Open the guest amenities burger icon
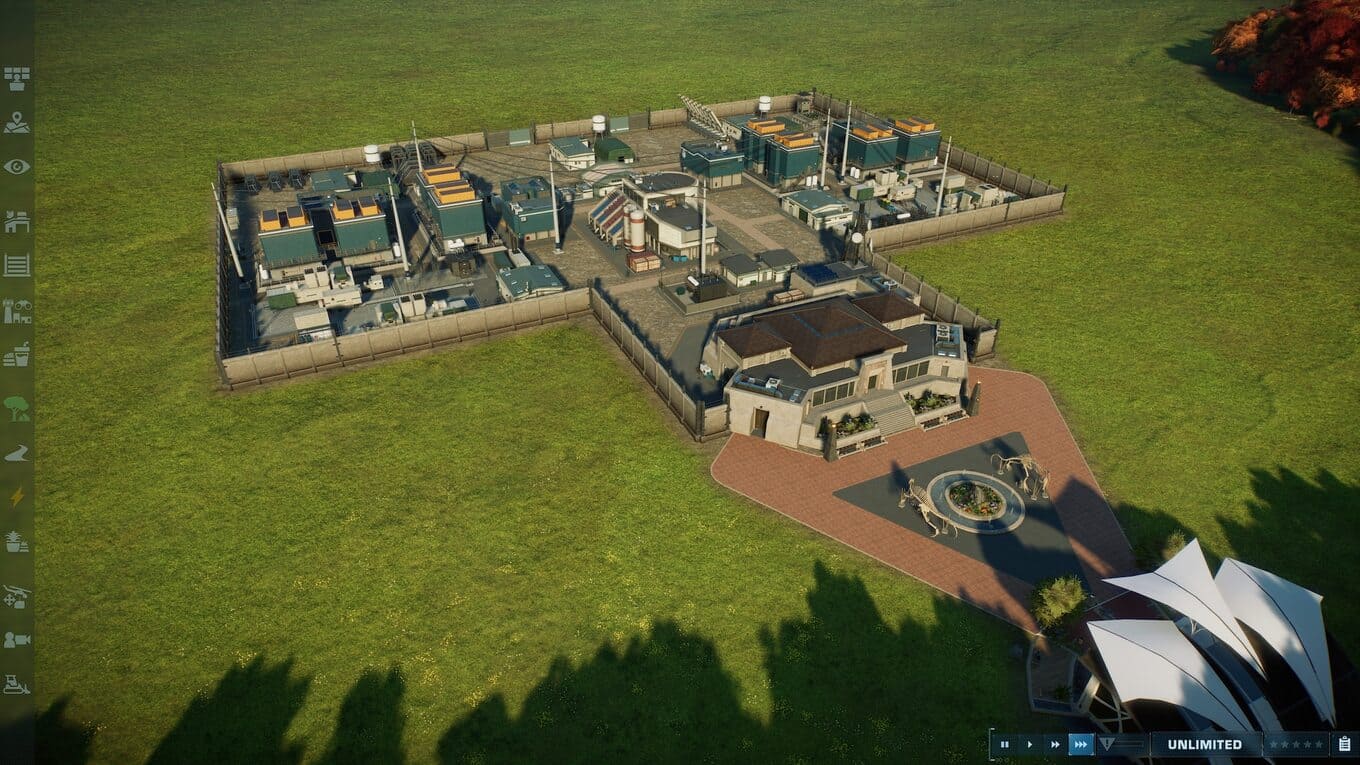This screenshot has height=765, width=1360. coord(17,354)
